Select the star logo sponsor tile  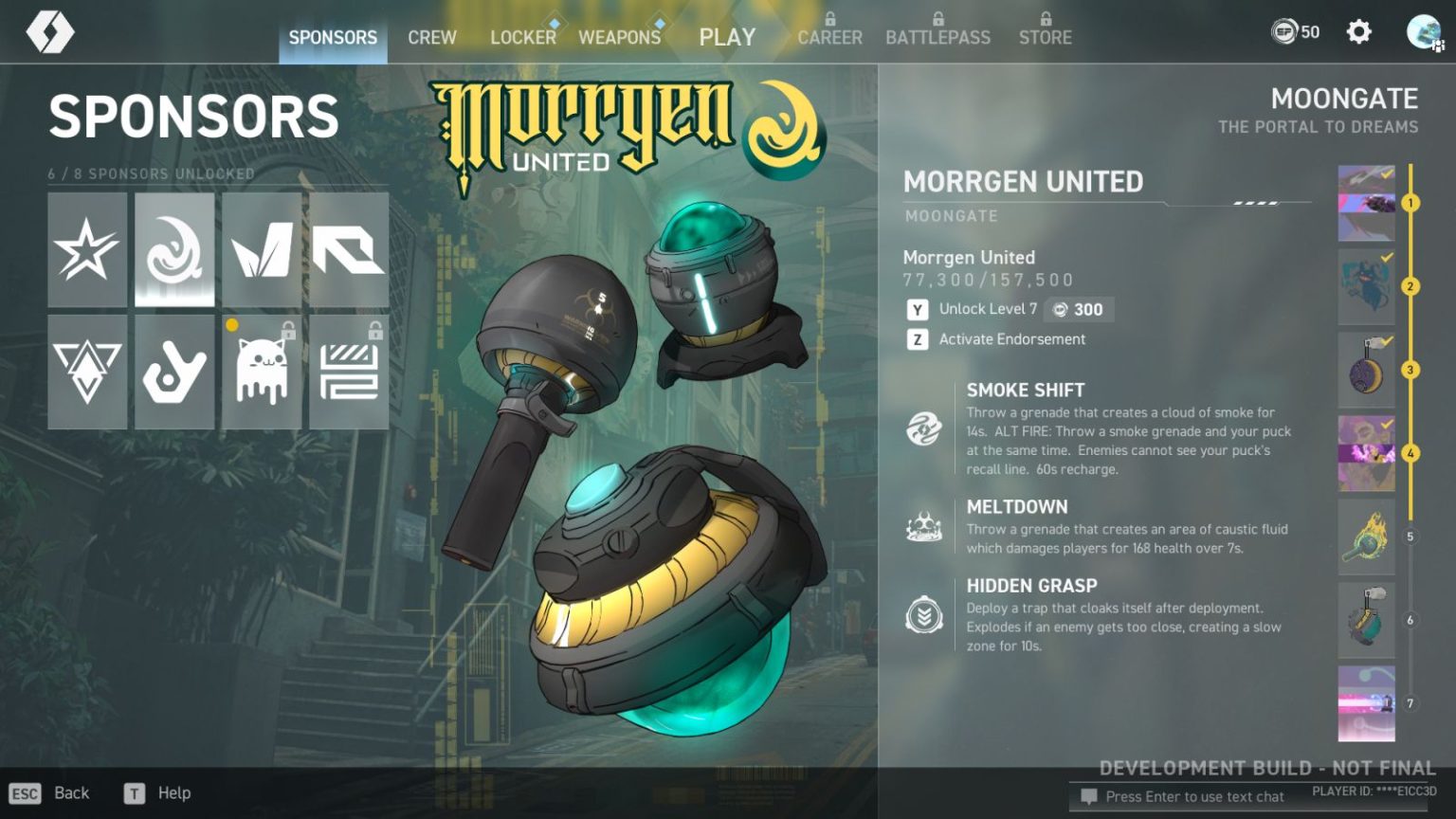click(87, 250)
